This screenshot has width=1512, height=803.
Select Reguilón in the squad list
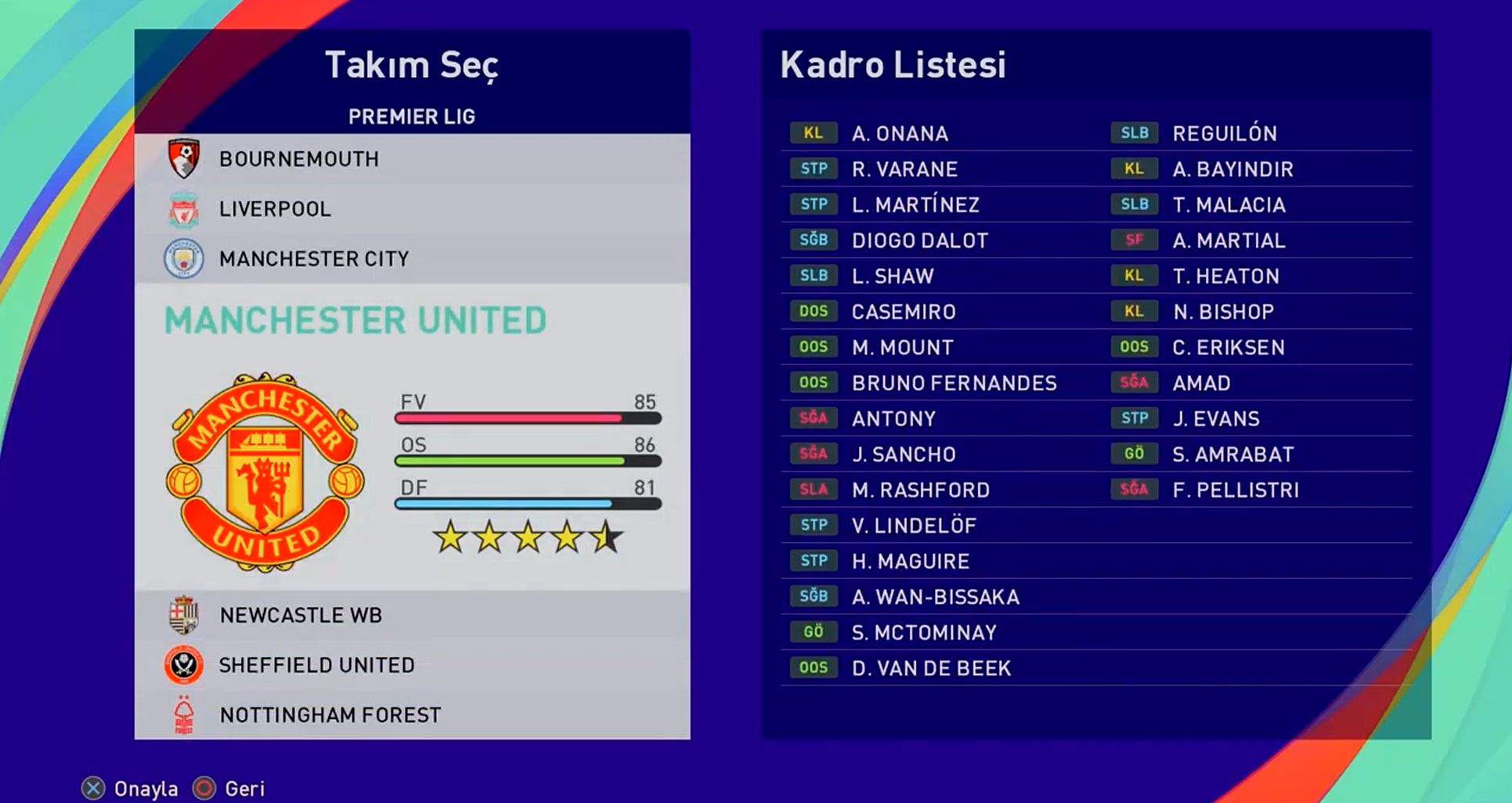click(x=1224, y=134)
